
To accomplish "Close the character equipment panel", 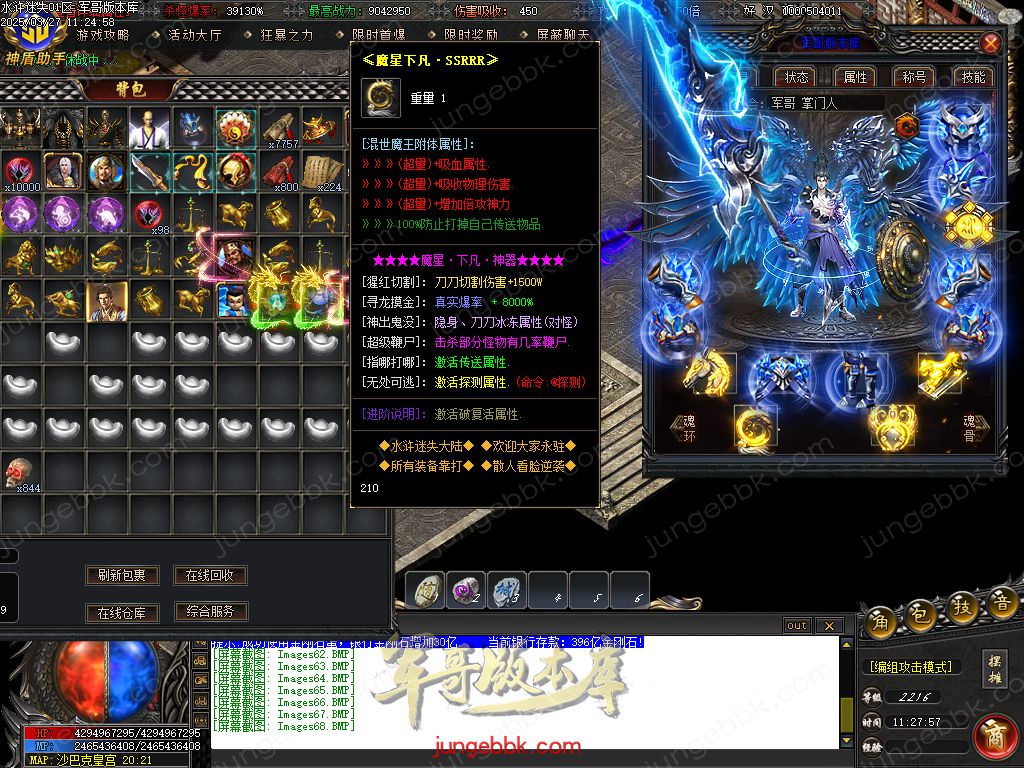I will click(x=990, y=43).
